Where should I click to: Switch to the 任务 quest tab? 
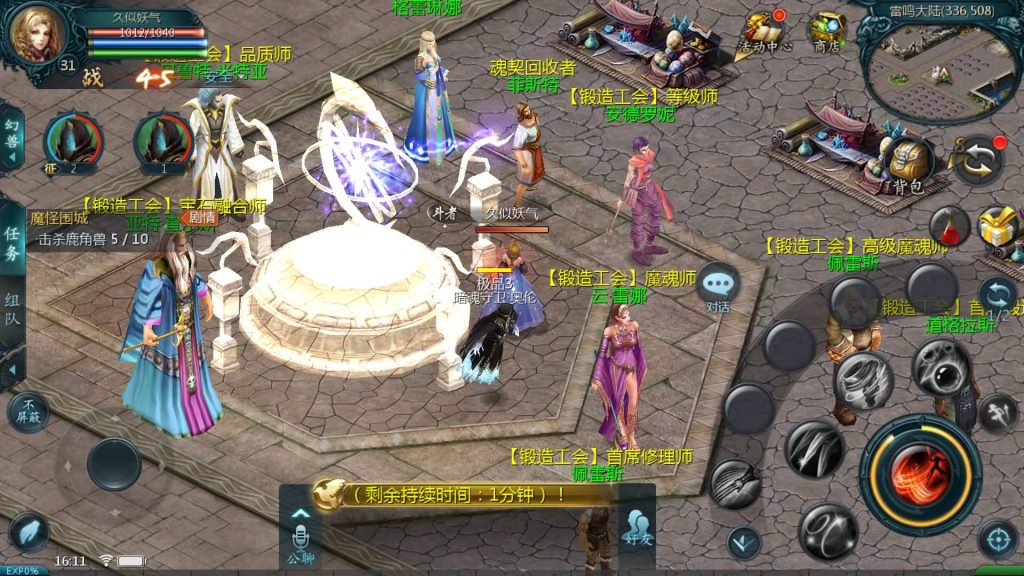tap(12, 242)
